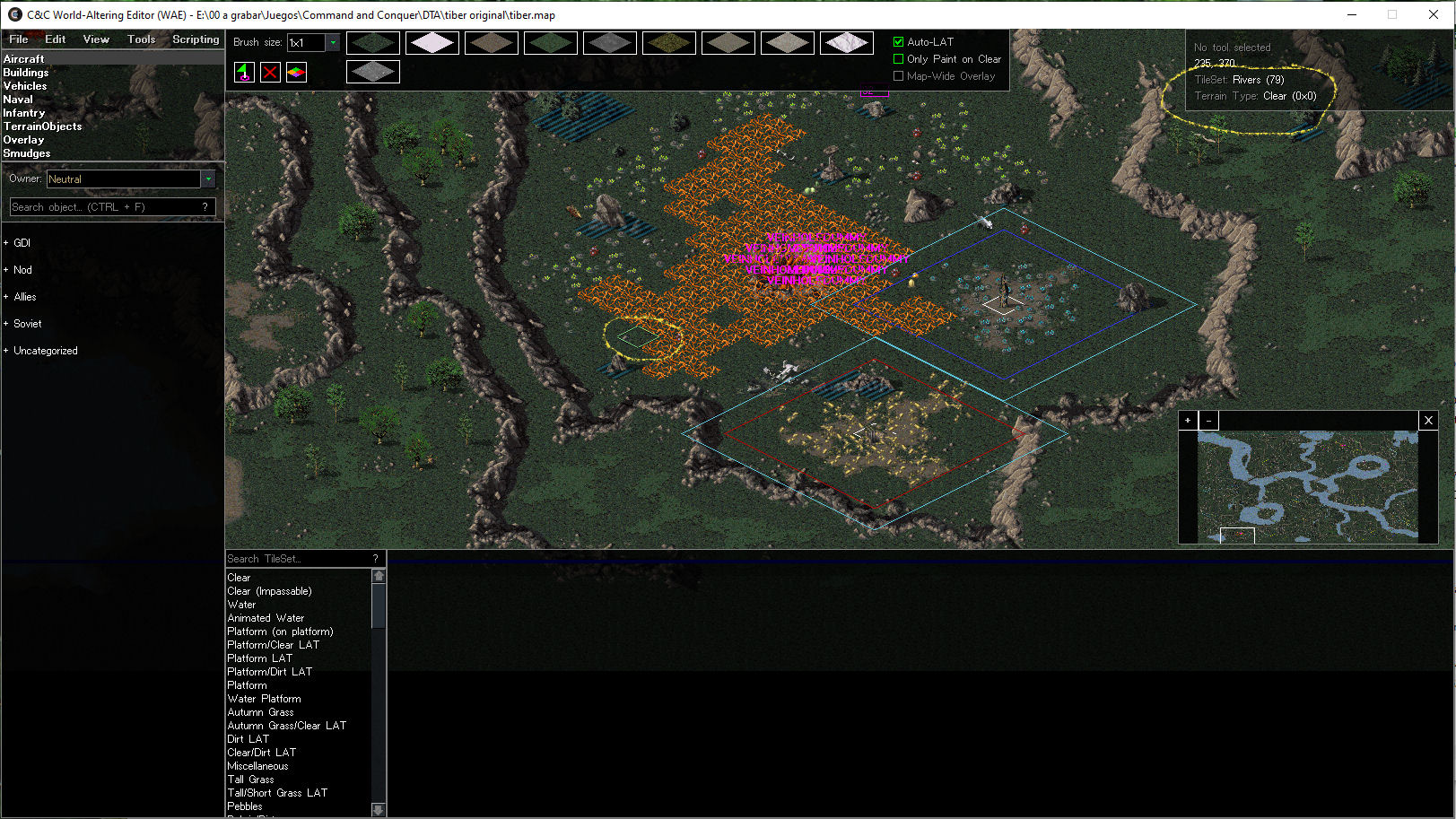The width and height of the screenshot is (1456, 819).
Task: Switch to the Buildings category
Action: tap(26, 73)
